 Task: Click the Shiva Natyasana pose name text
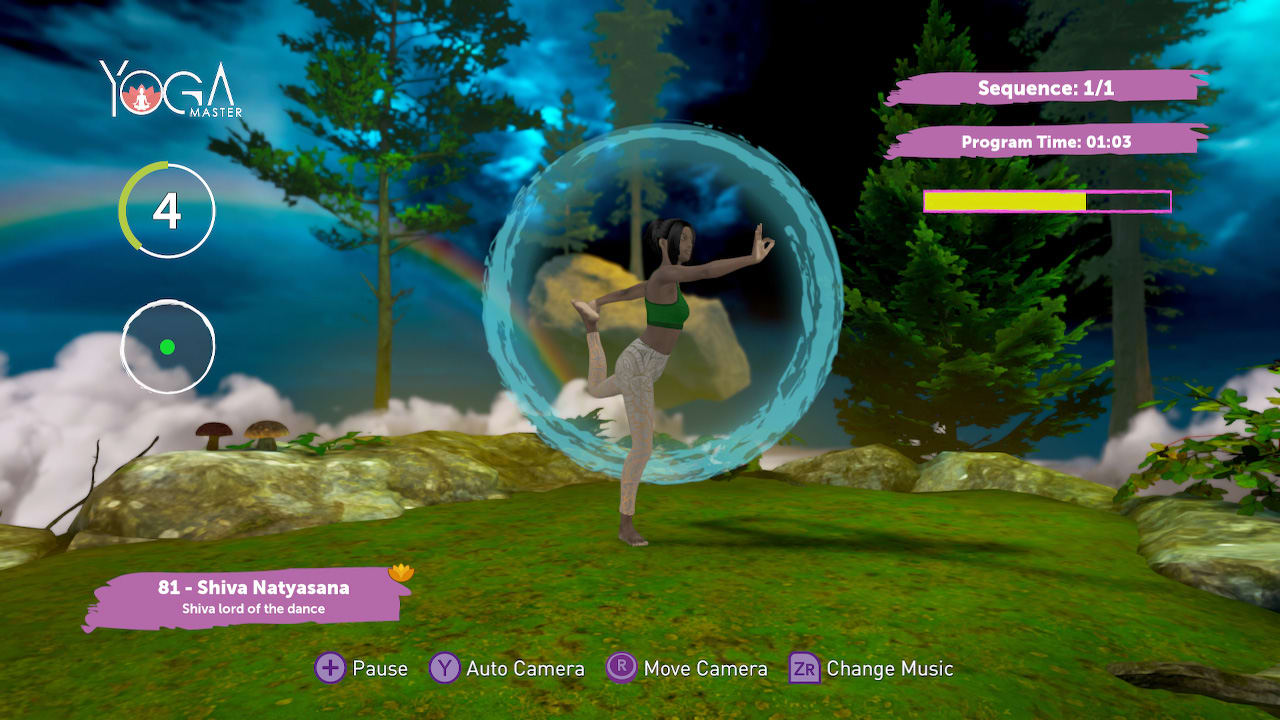(x=253, y=588)
